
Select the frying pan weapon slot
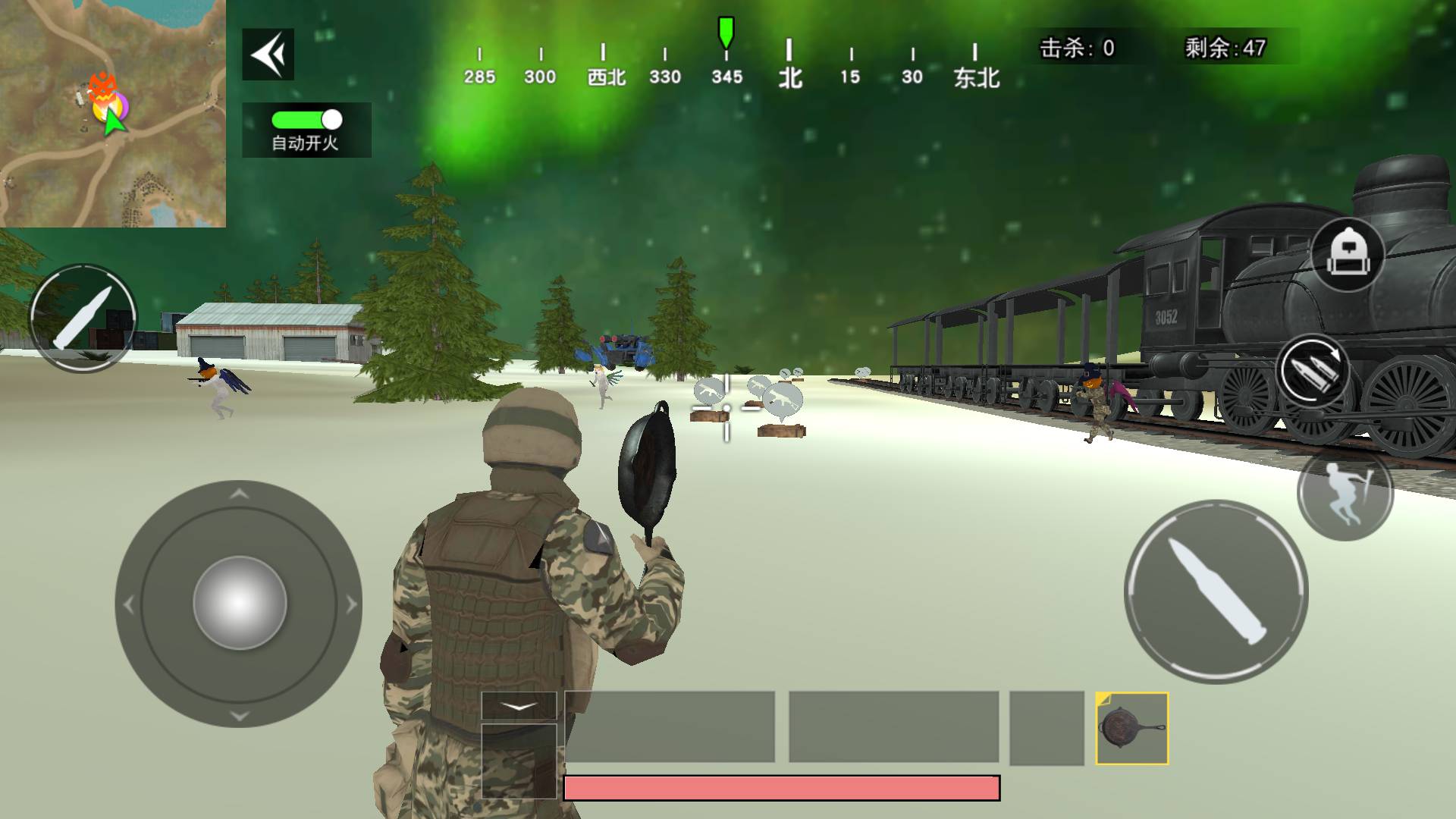pyautogui.click(x=1131, y=728)
